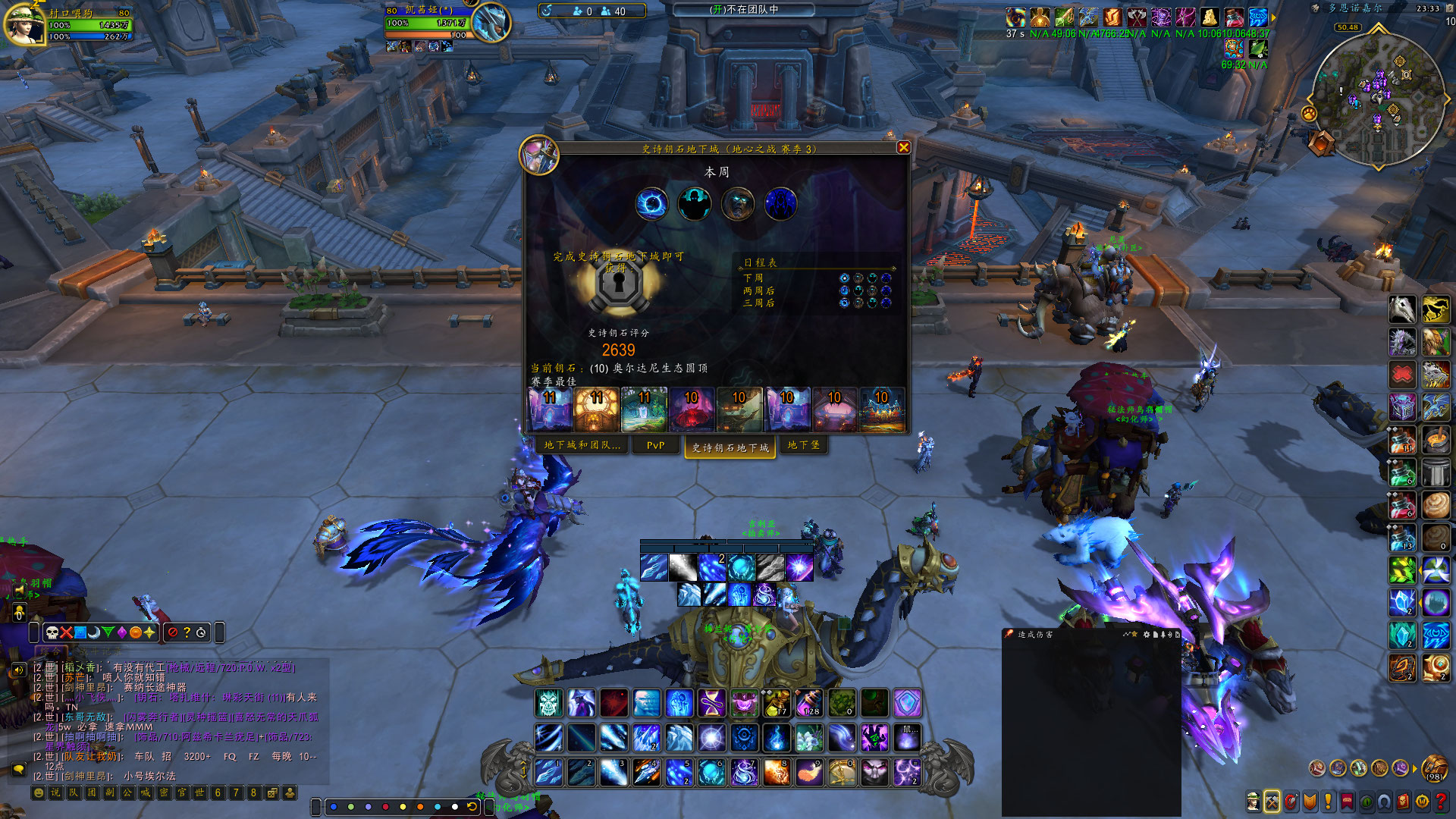Switch to the PvP tab
Viewport: 1456px width, 819px height.
click(x=655, y=445)
